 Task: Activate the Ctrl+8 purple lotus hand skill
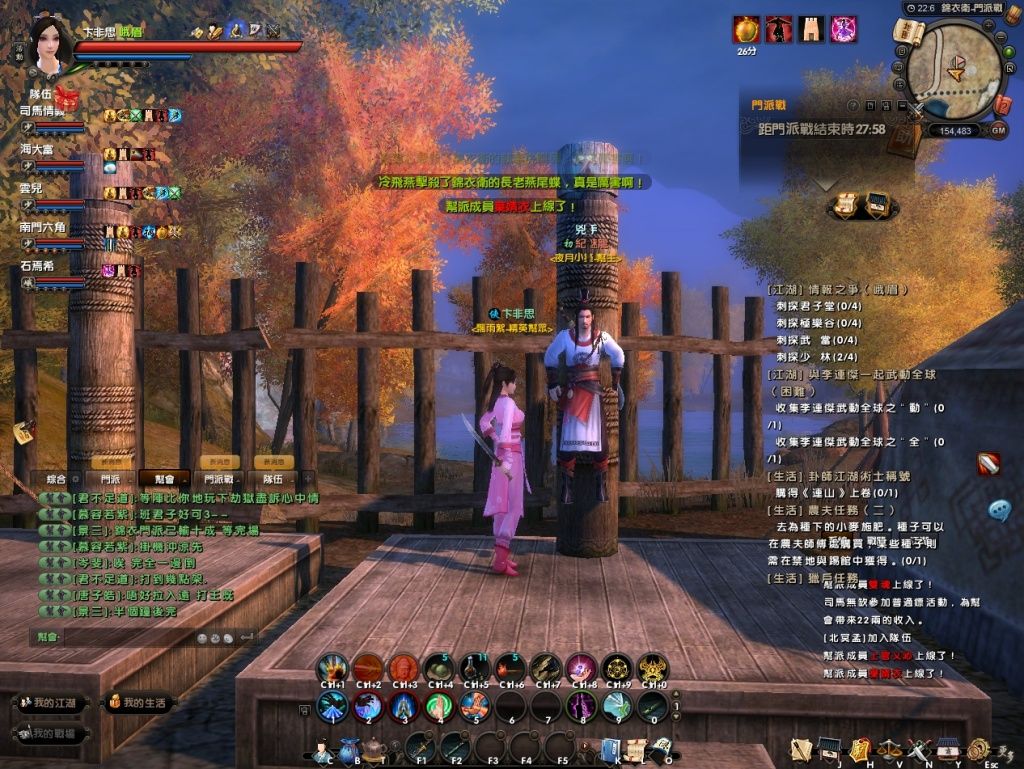582,668
